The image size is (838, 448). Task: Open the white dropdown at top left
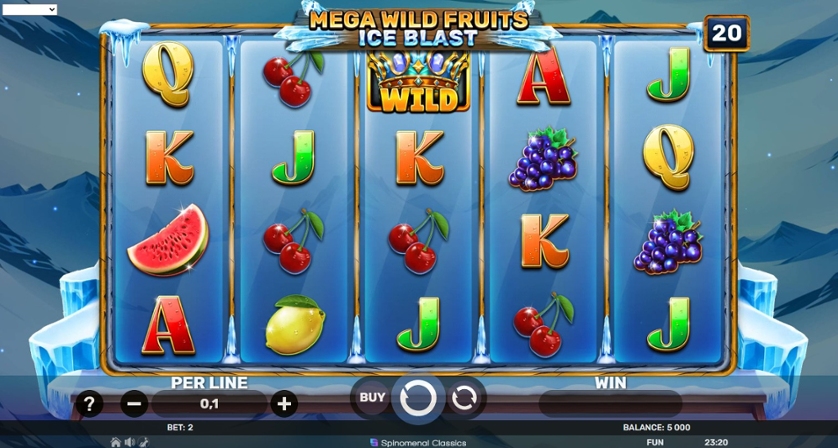[x=30, y=9]
